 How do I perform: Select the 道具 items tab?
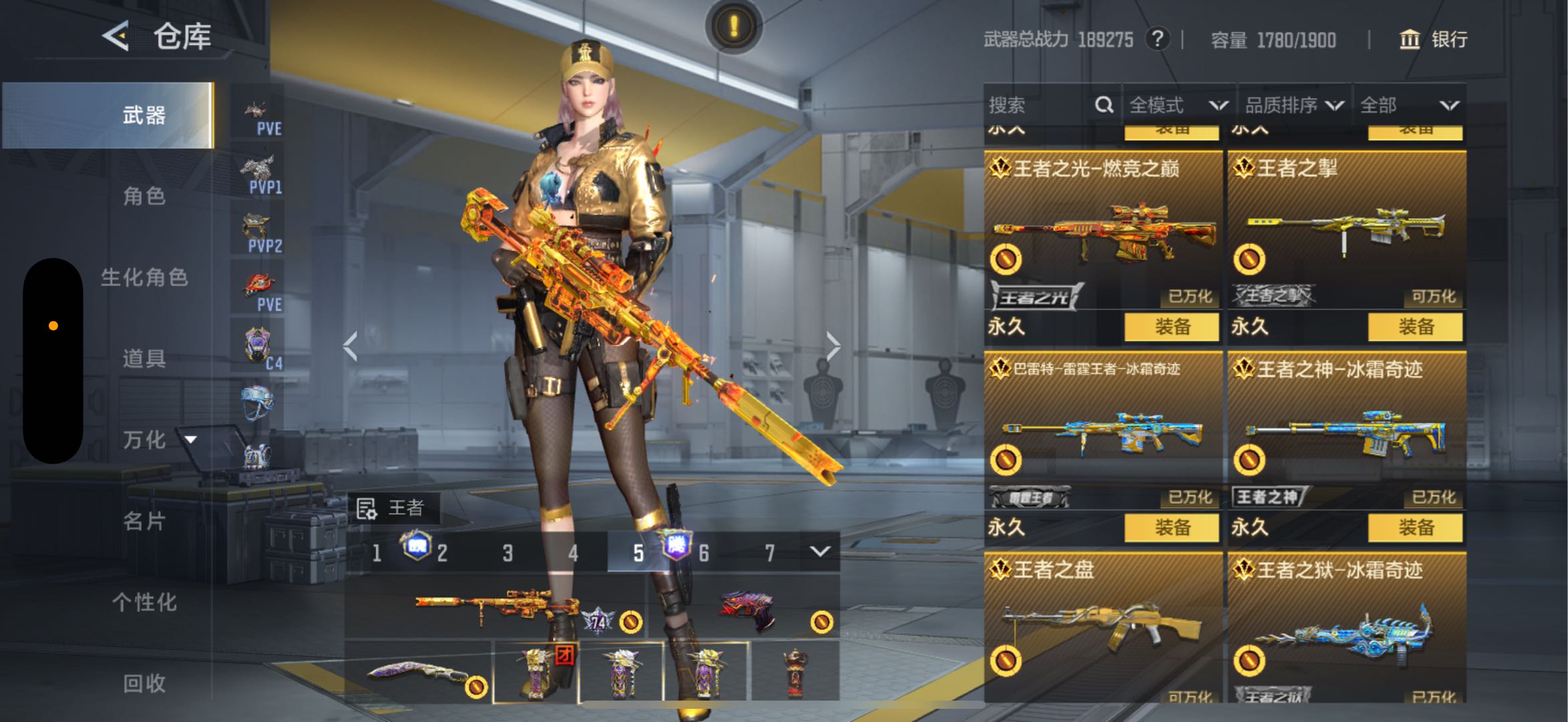coord(144,359)
